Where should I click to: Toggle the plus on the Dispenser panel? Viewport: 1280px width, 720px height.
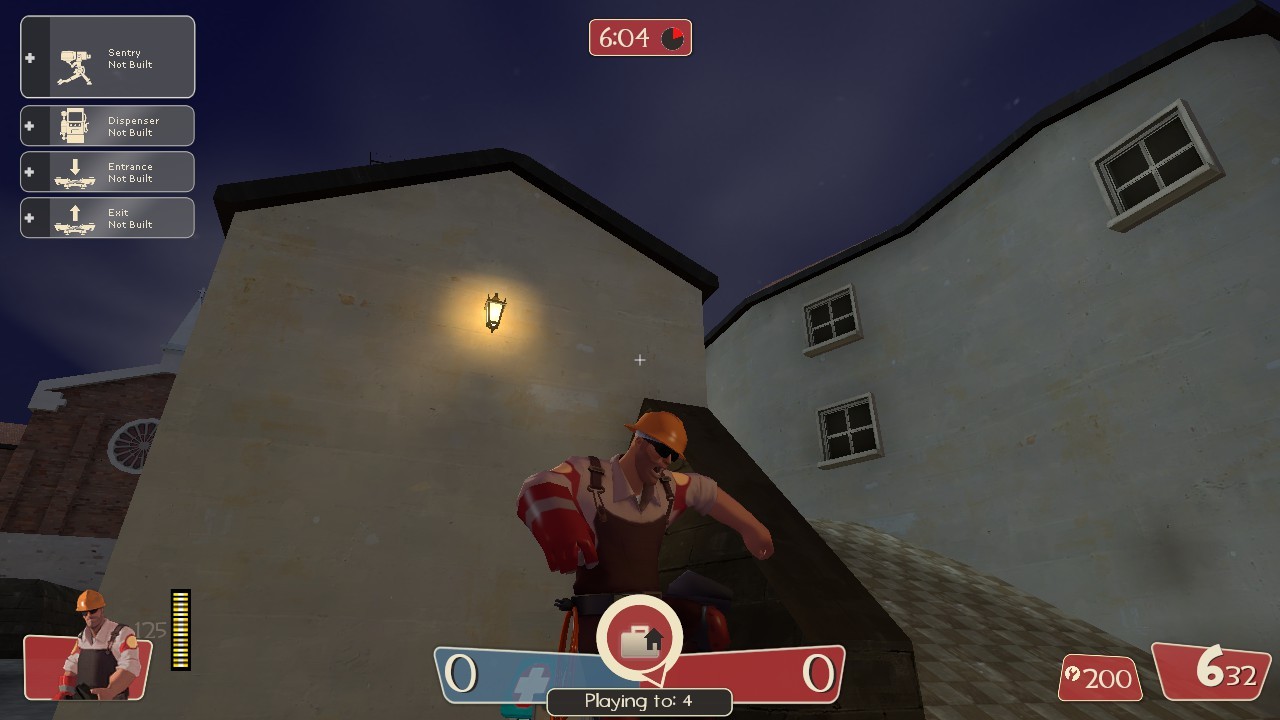[31, 125]
